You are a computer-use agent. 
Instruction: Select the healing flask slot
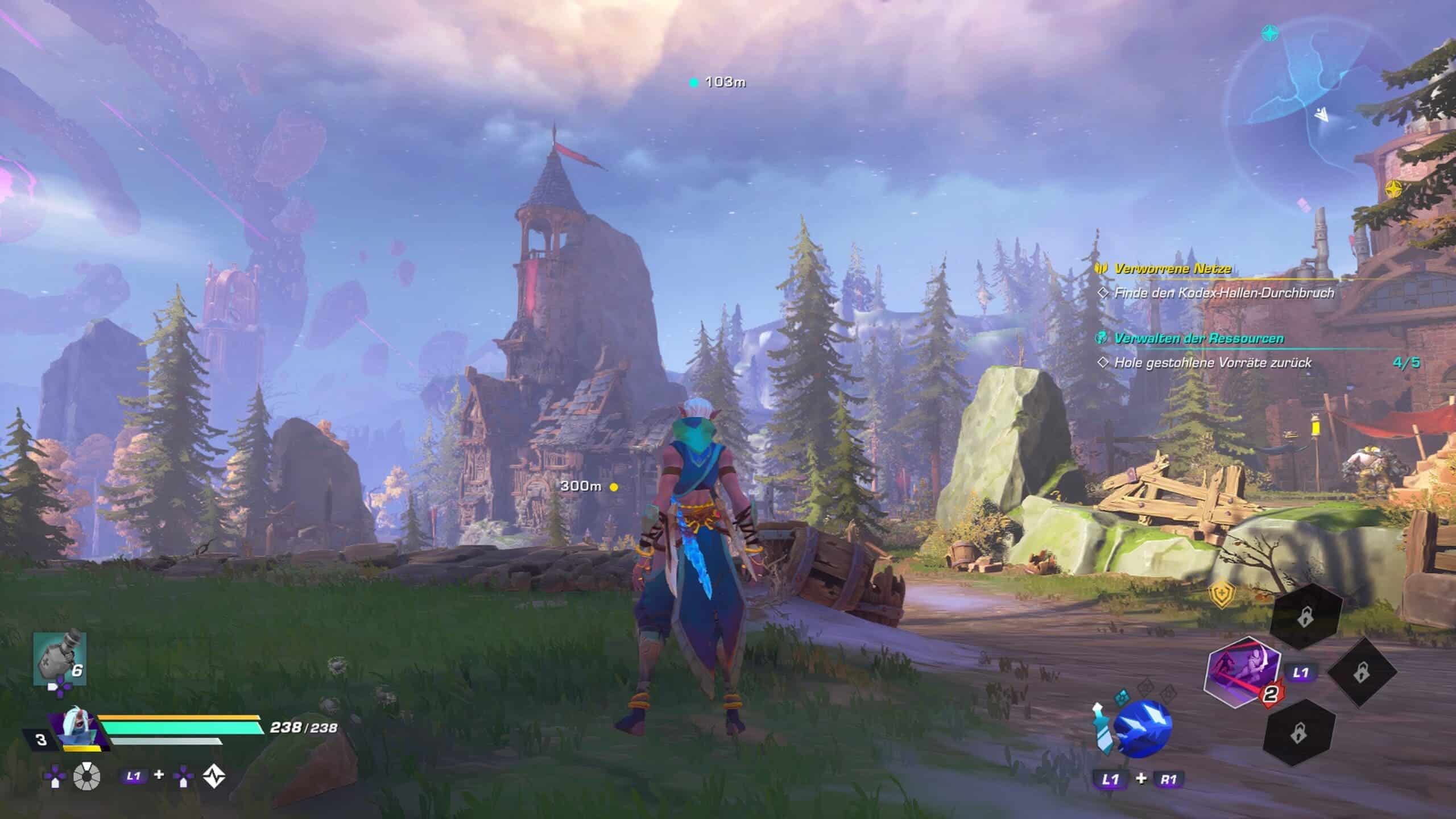coord(60,657)
